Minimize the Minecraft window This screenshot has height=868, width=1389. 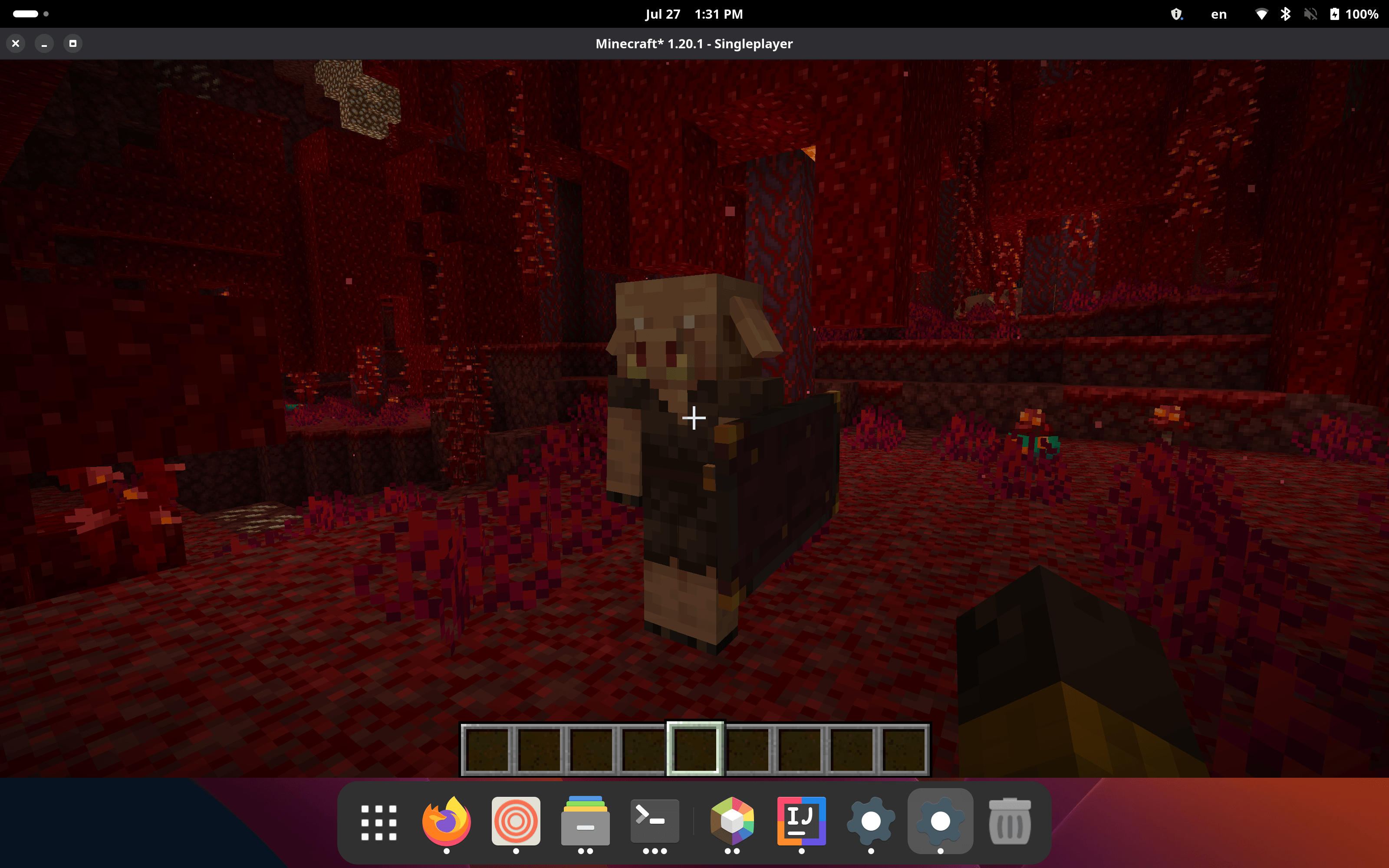coord(44,43)
